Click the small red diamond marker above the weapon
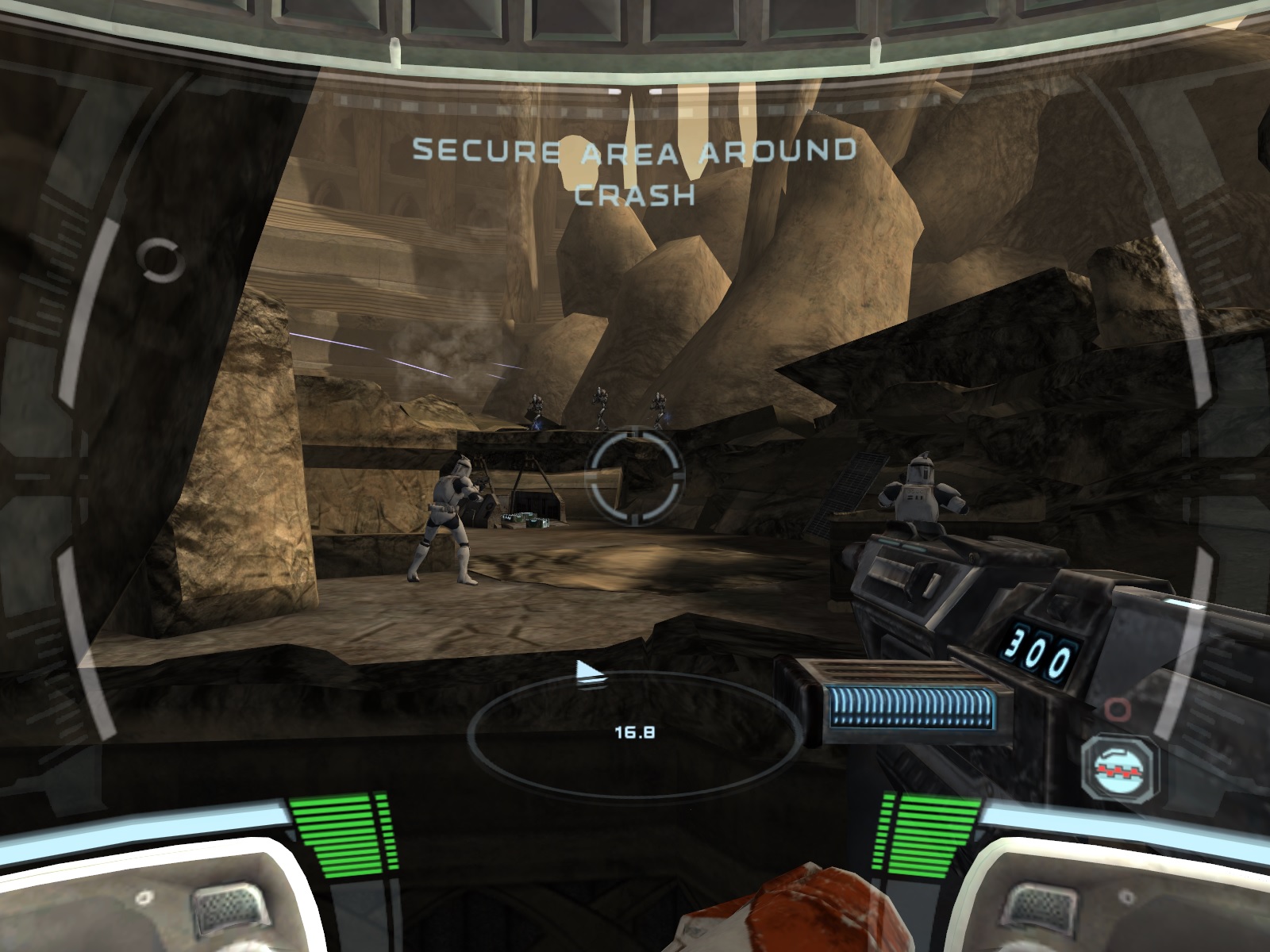This screenshot has width=1270, height=952. (1118, 708)
